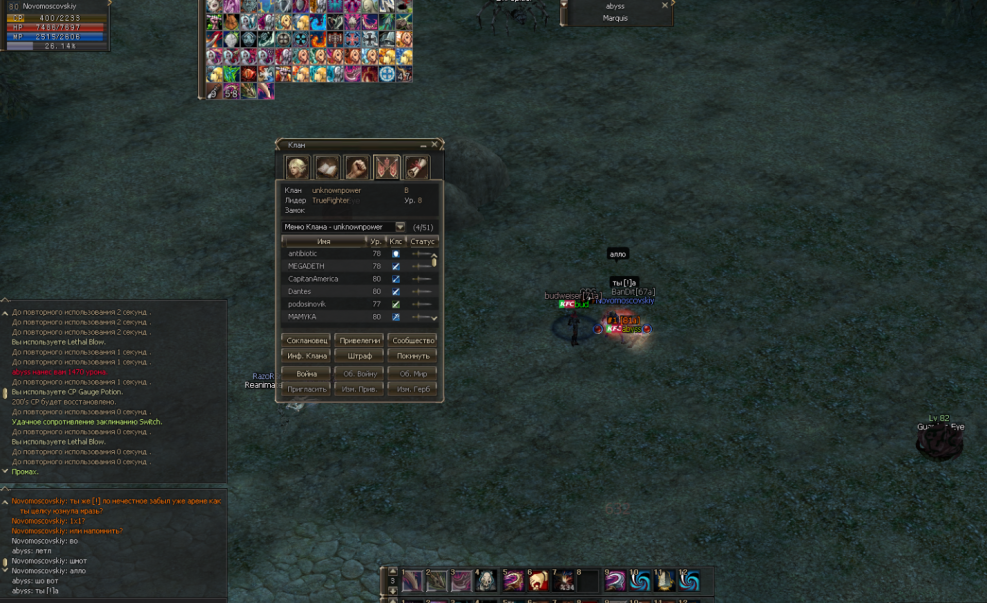Open the Сообщество community button
Image resolution: width=987 pixels, height=603 pixels.
413,341
